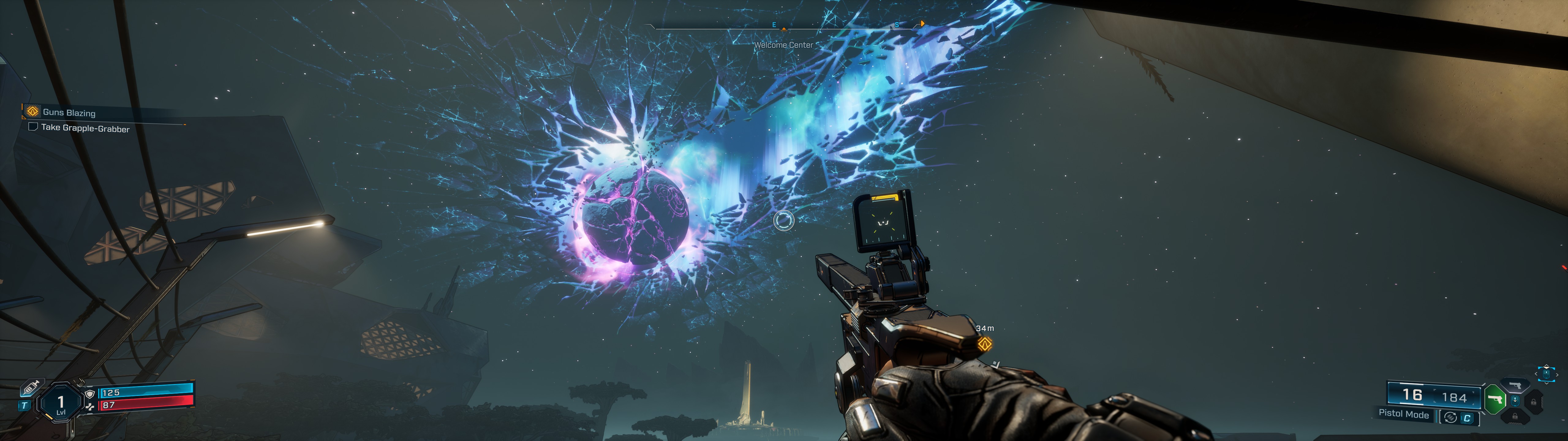
Task: Click the orange waypoint marker at 34m
Action: 984,344
